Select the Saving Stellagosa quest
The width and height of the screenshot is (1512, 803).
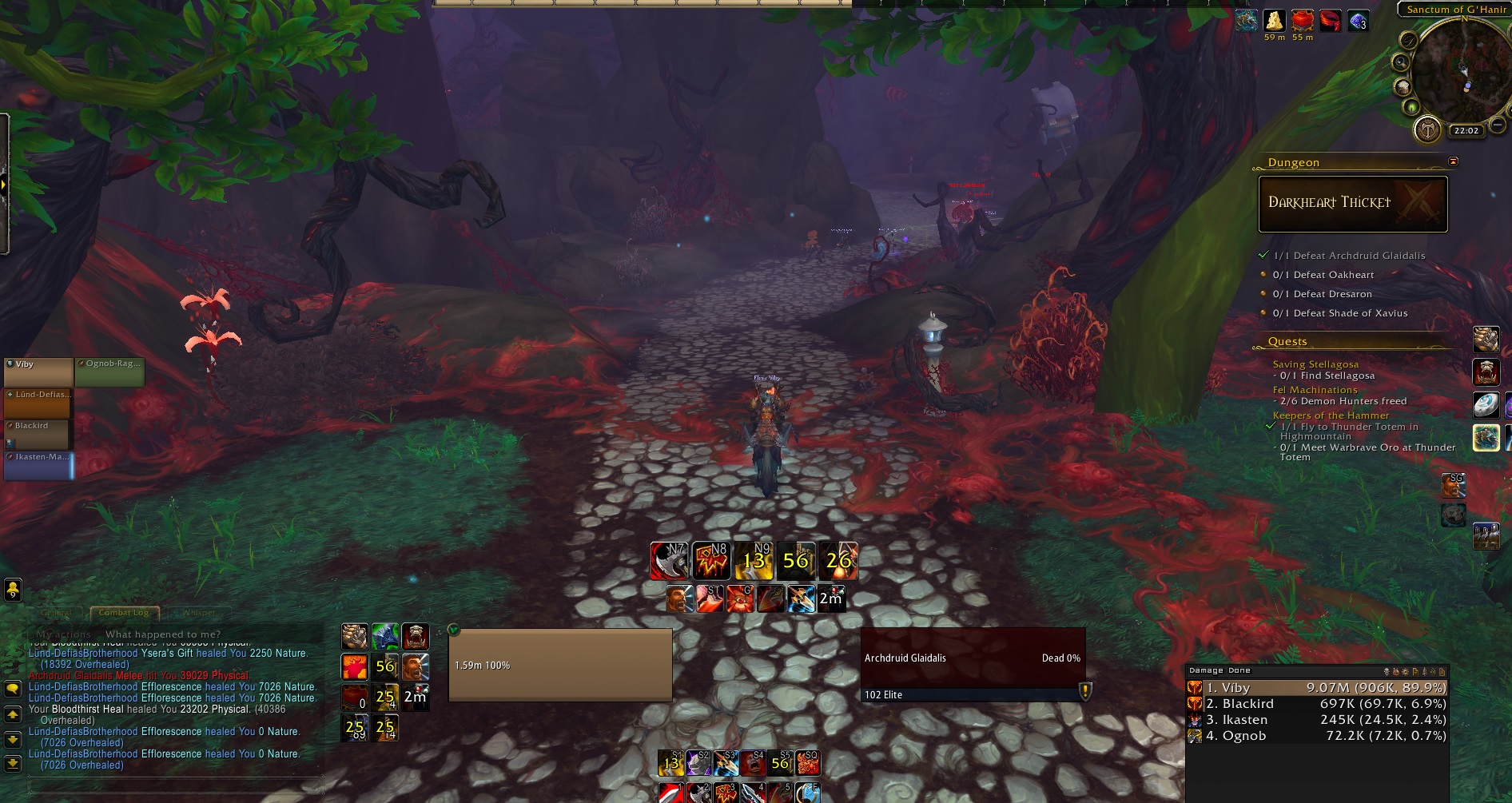1315,364
